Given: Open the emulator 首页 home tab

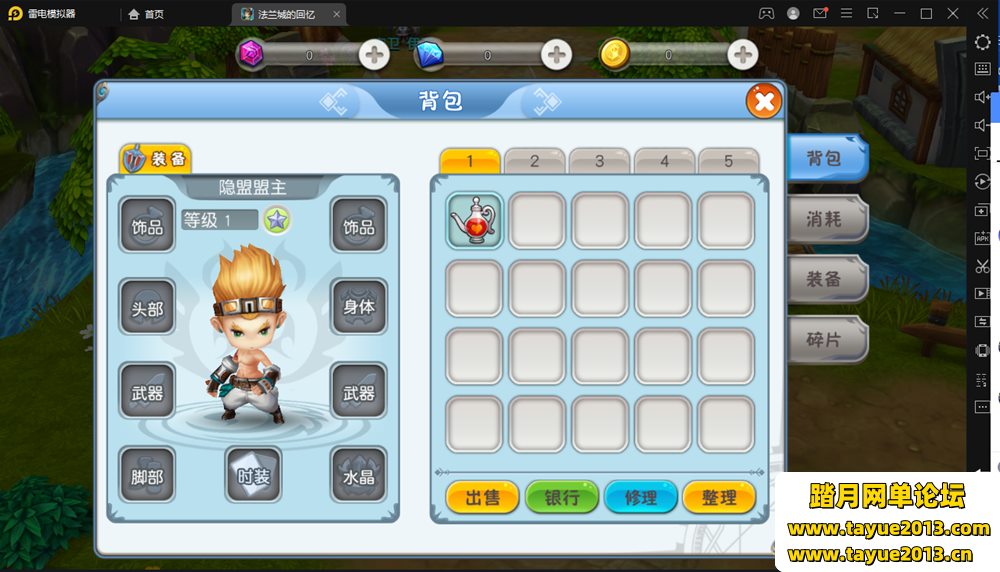Looking at the screenshot, I should pos(146,14).
